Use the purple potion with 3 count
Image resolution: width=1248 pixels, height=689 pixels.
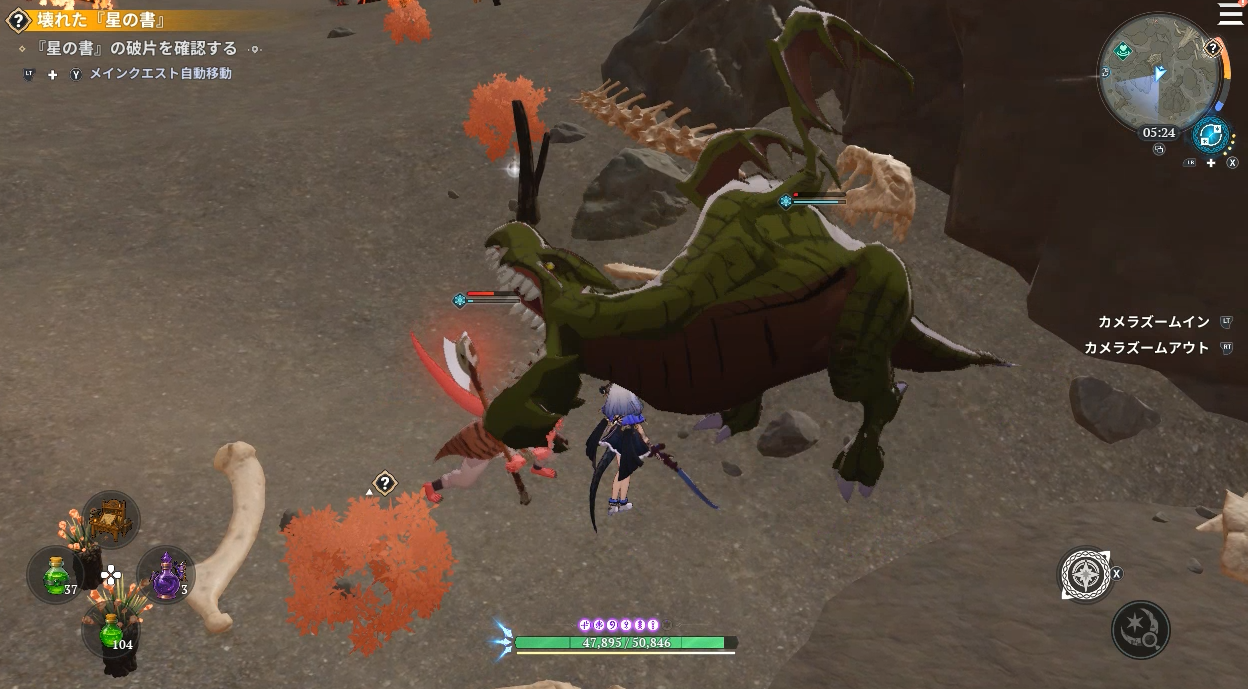[165, 575]
